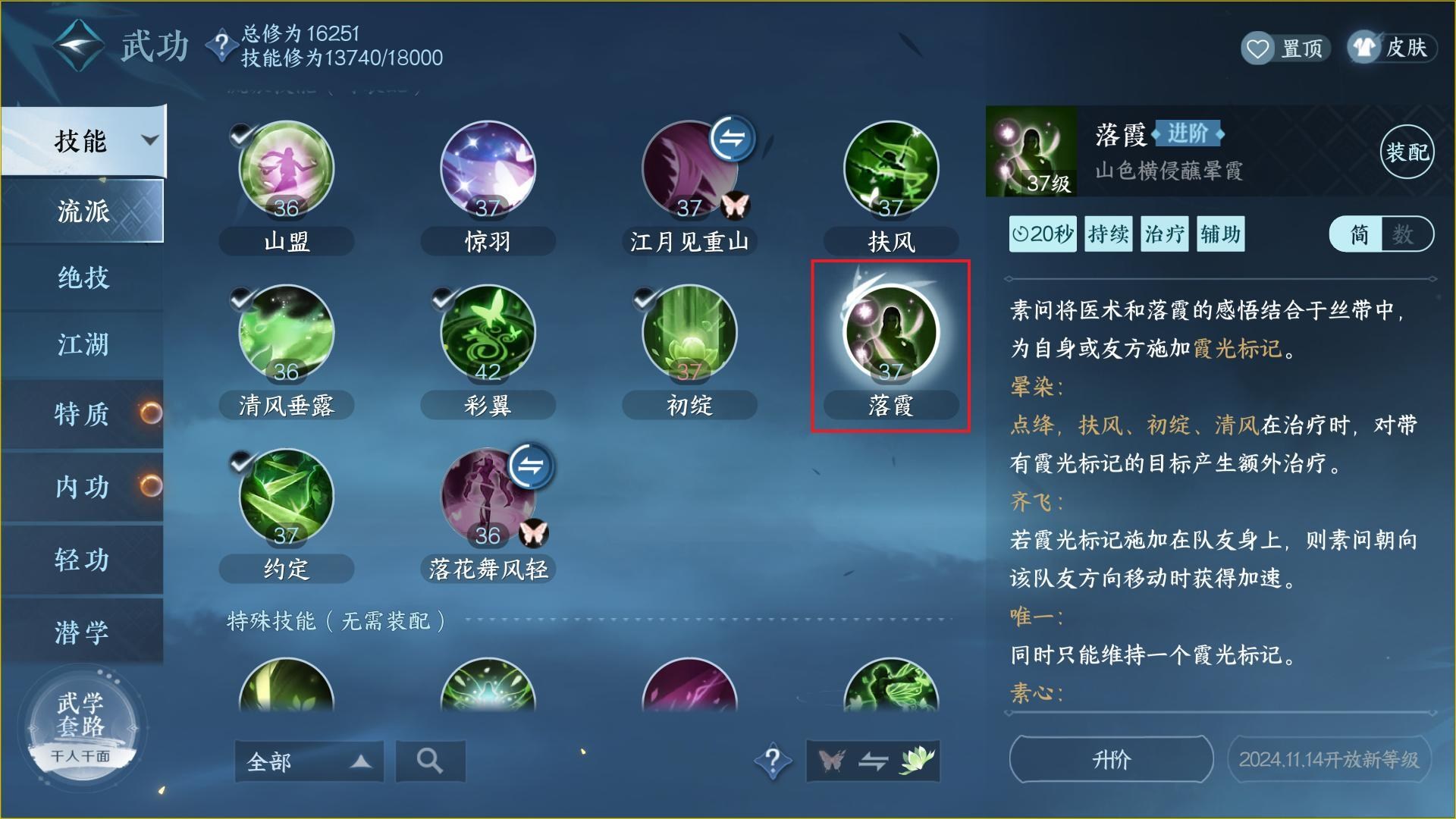Click the swap icon on 江月见重山
The image size is (1456, 819).
732,139
